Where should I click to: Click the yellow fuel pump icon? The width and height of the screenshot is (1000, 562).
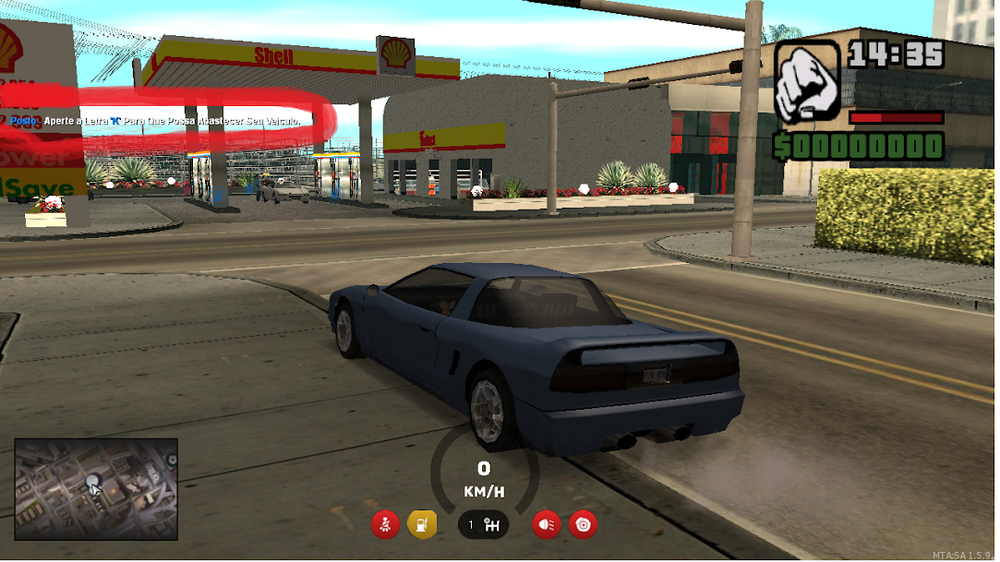[x=422, y=524]
